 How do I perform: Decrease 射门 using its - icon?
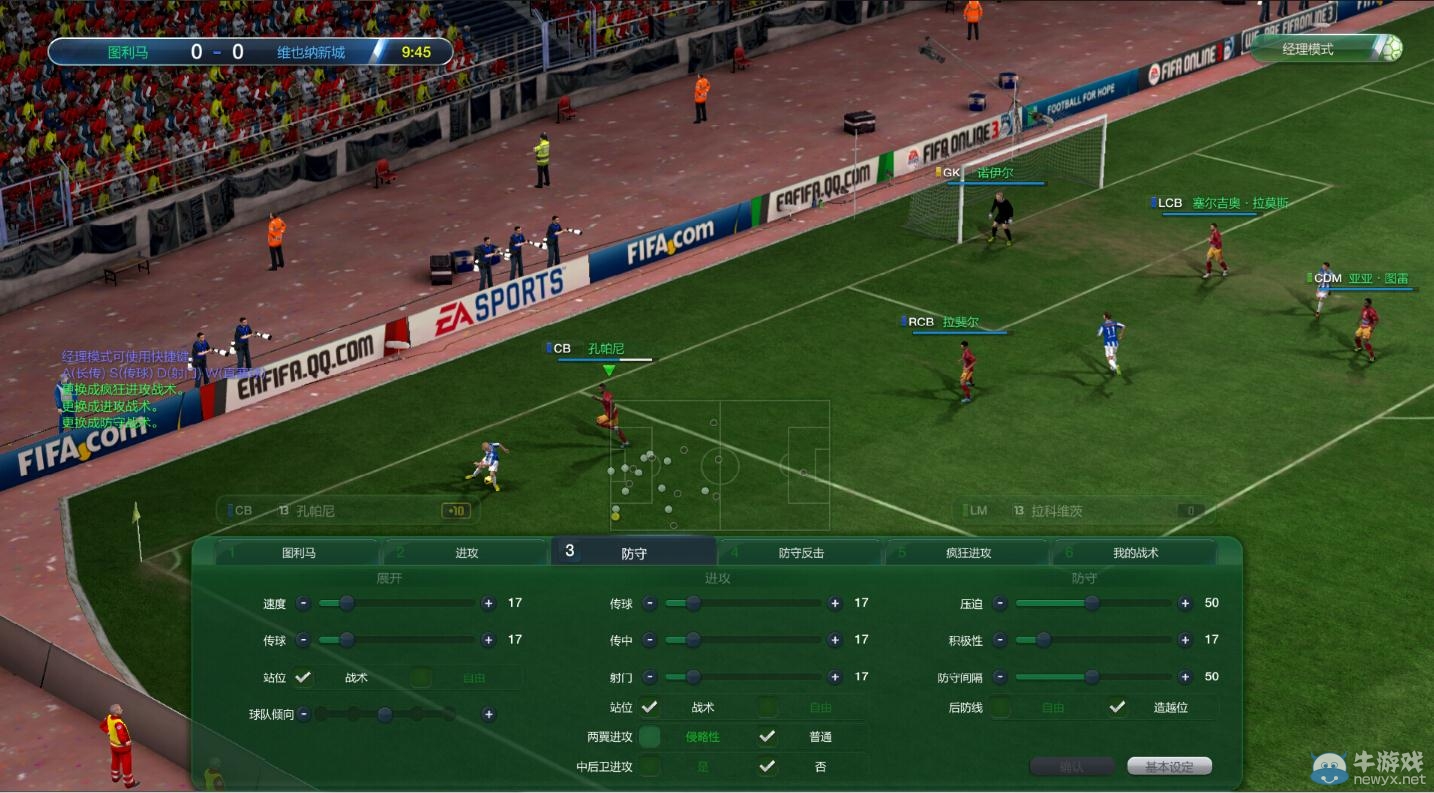(649, 678)
